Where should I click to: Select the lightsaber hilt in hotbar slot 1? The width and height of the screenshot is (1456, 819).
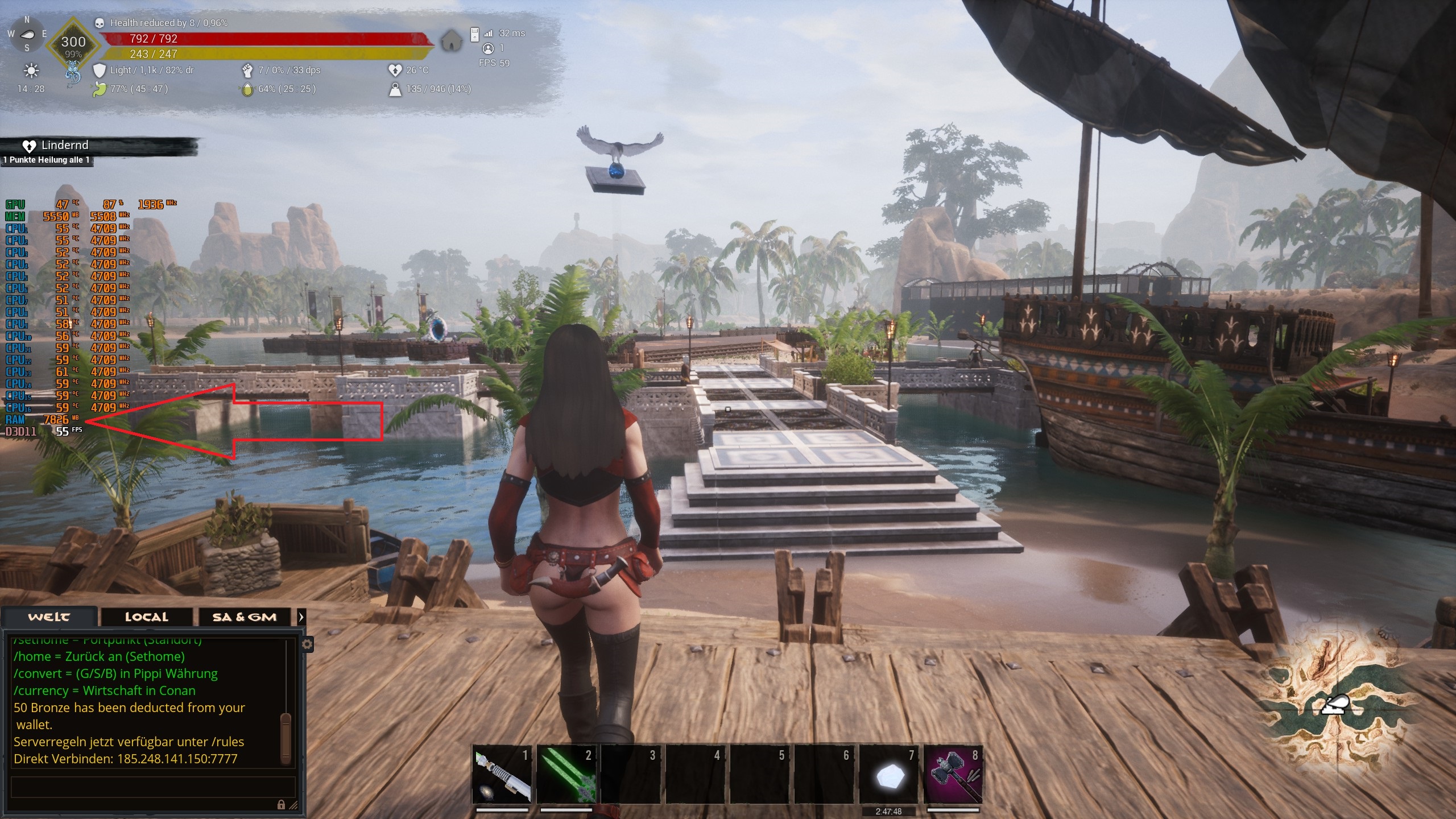point(502,775)
